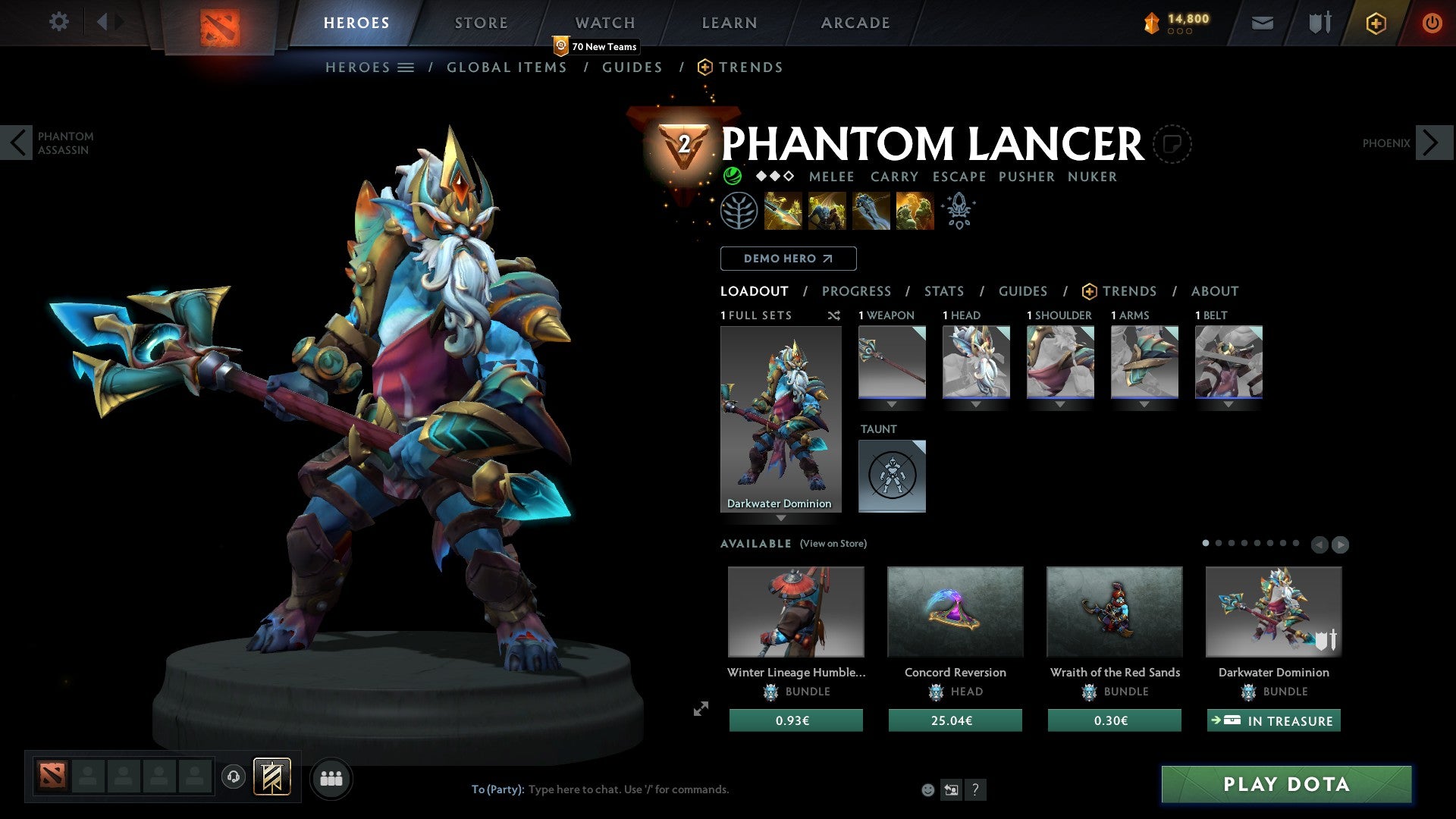Viewport: 1456px width, 819px height.
Task: Open the settings gear icon
Action: [58, 22]
